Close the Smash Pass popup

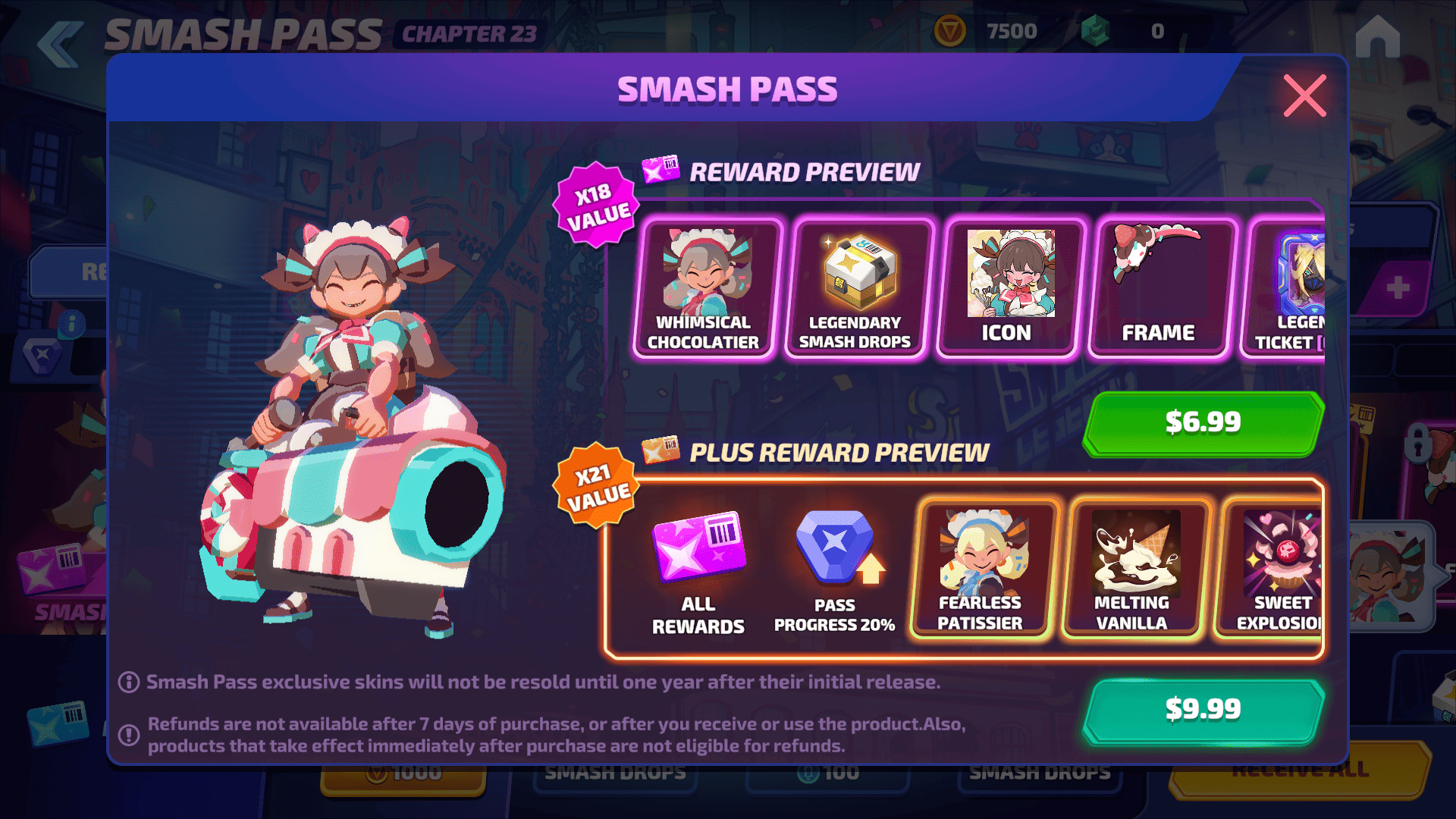1304,96
